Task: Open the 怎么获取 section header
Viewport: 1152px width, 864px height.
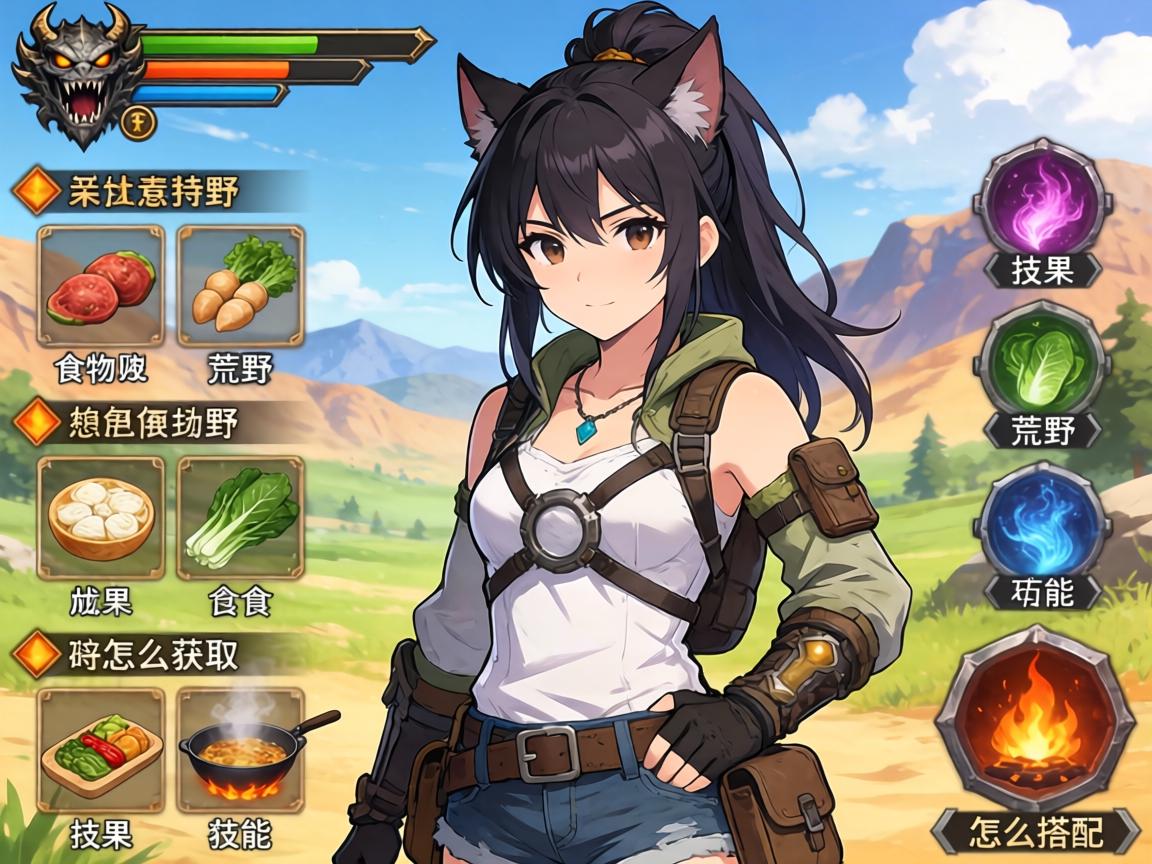Action: (150, 654)
